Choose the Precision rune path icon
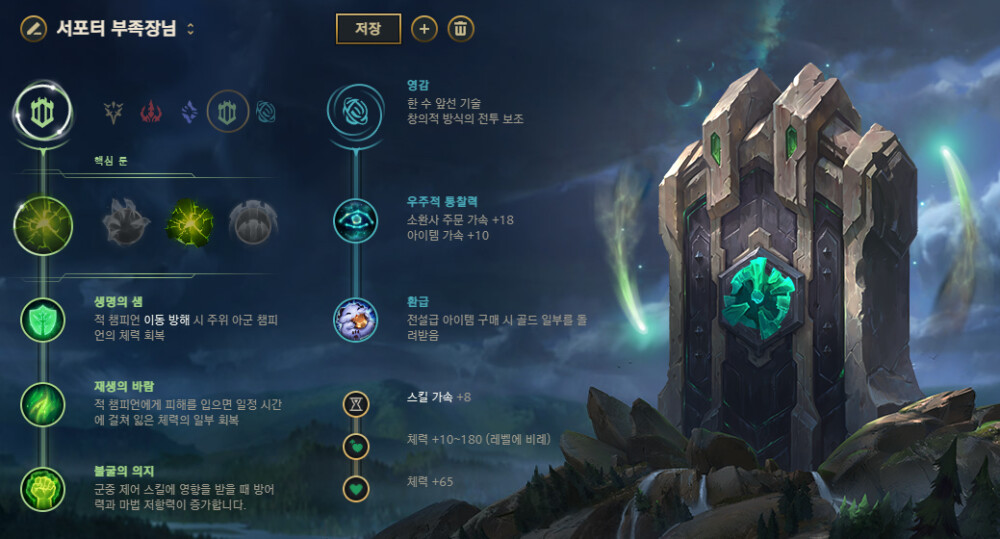 [115, 112]
